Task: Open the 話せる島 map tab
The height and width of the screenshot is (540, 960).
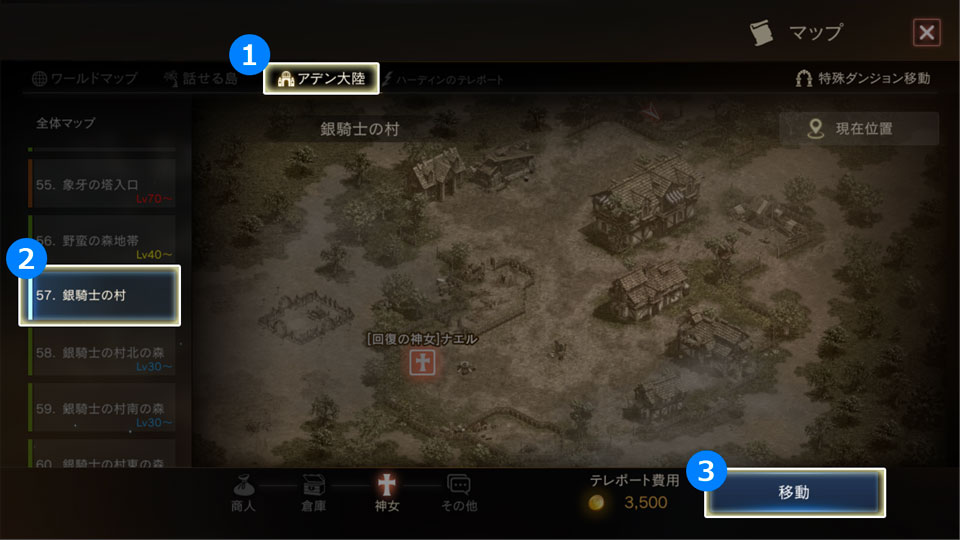Action: [203, 78]
